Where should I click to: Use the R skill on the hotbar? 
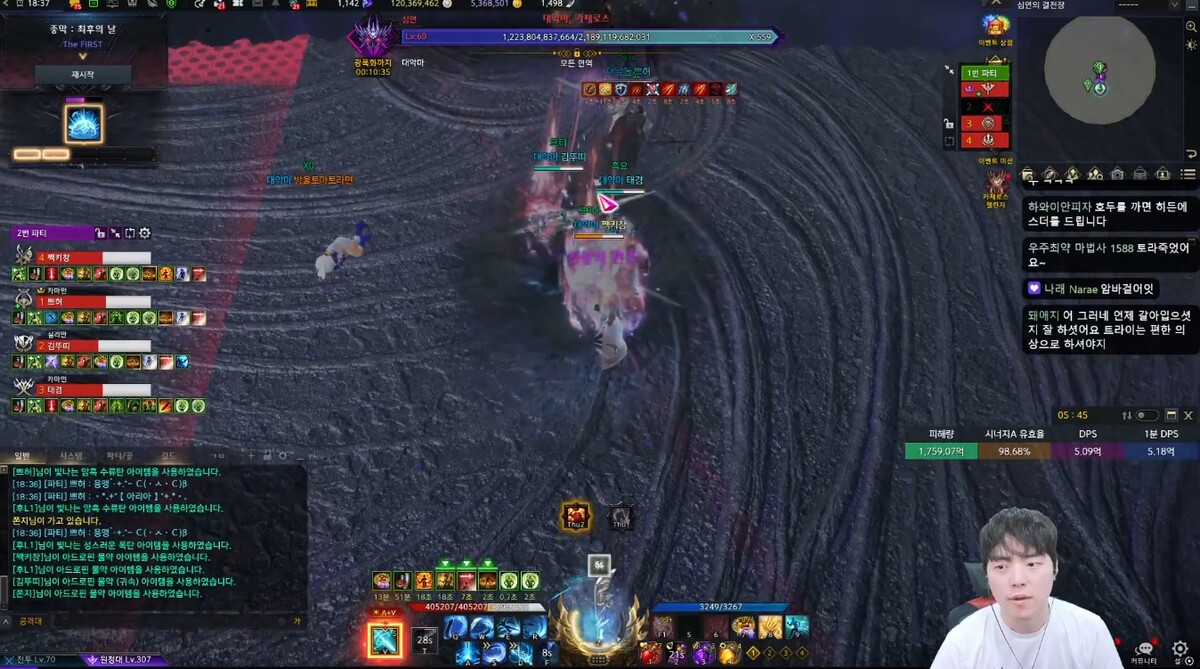point(533,627)
